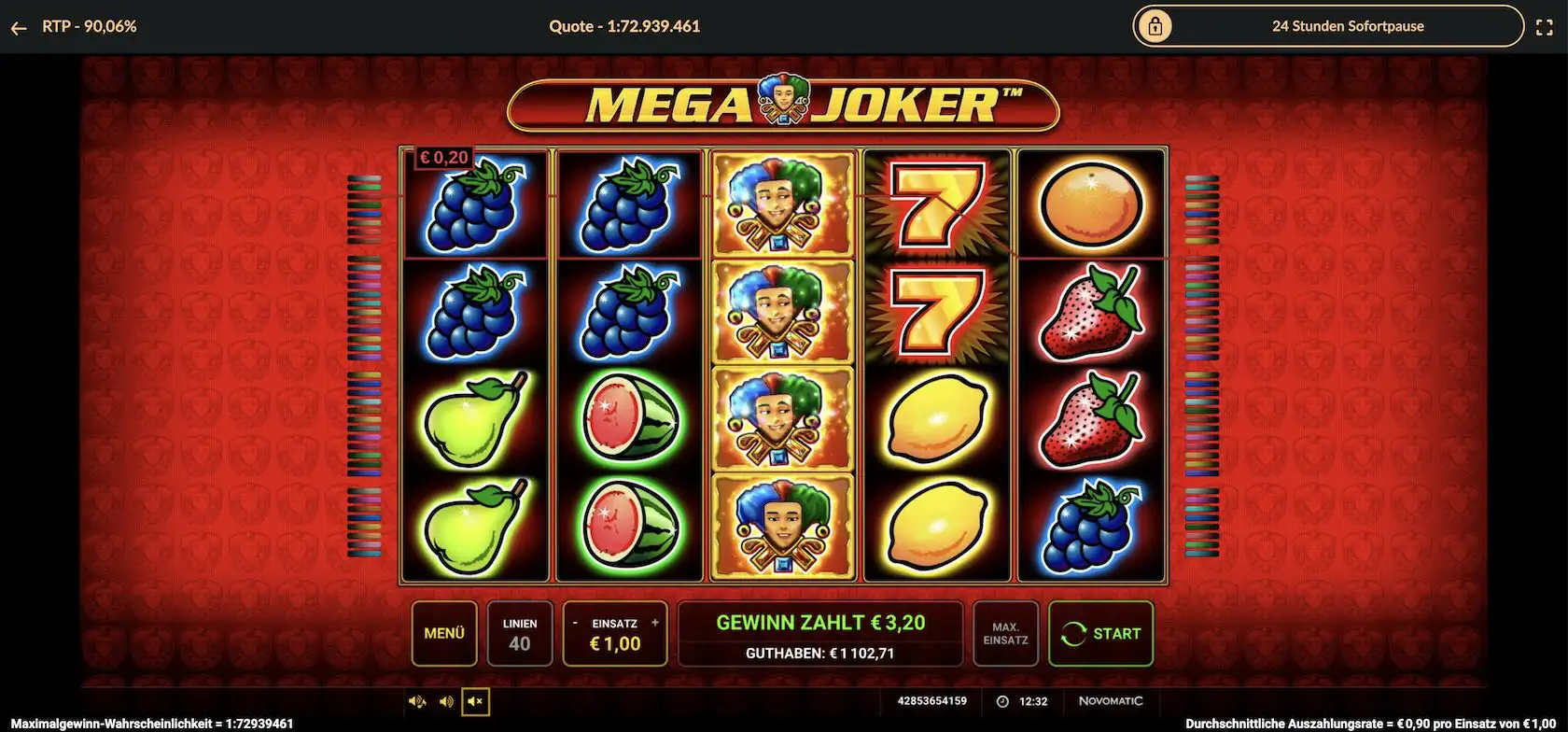Image resolution: width=1568 pixels, height=732 pixels.
Task: Click the Einsatz €1,00 amount display
Action: pos(616,642)
